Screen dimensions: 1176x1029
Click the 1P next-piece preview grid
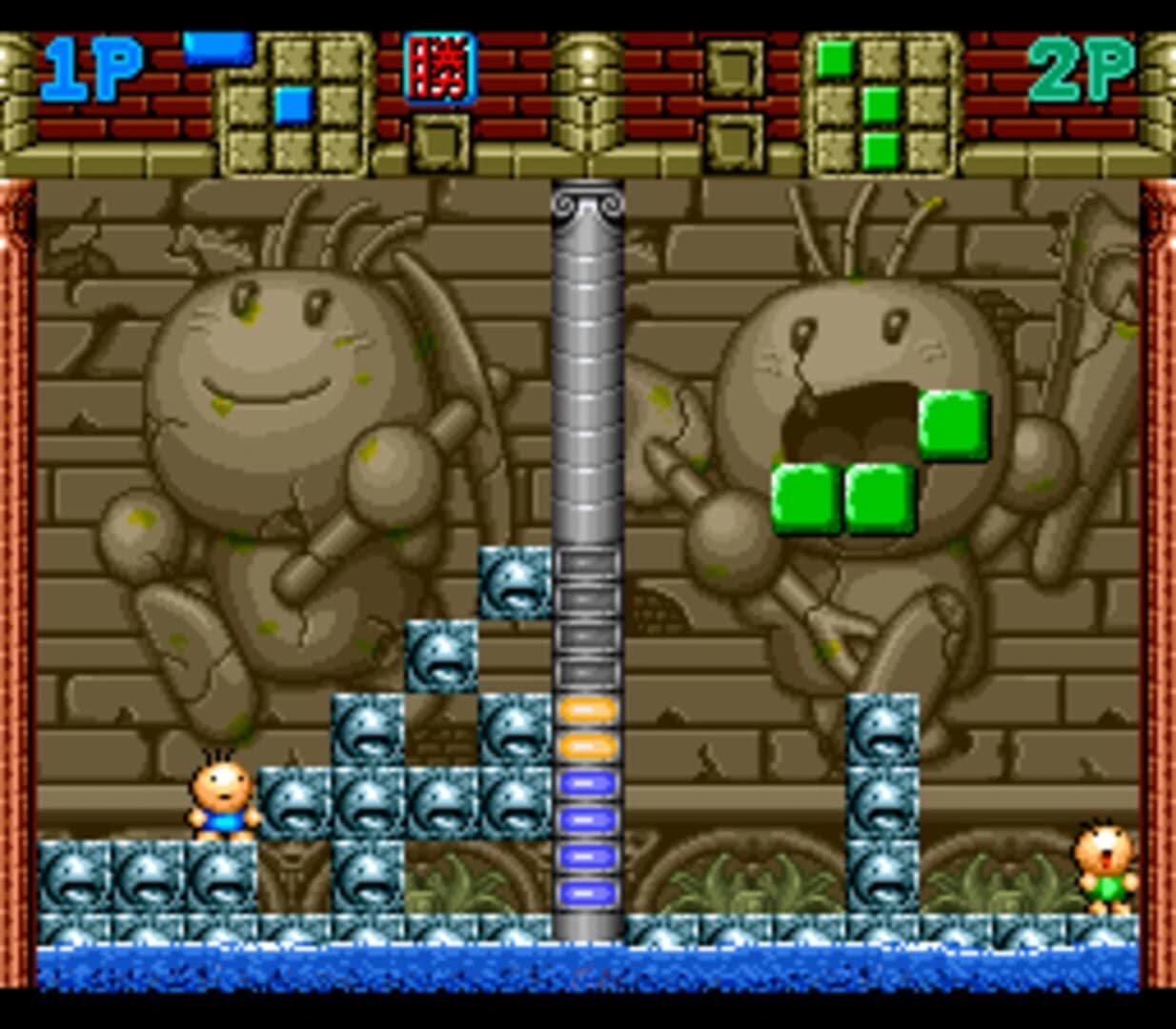click(294, 105)
